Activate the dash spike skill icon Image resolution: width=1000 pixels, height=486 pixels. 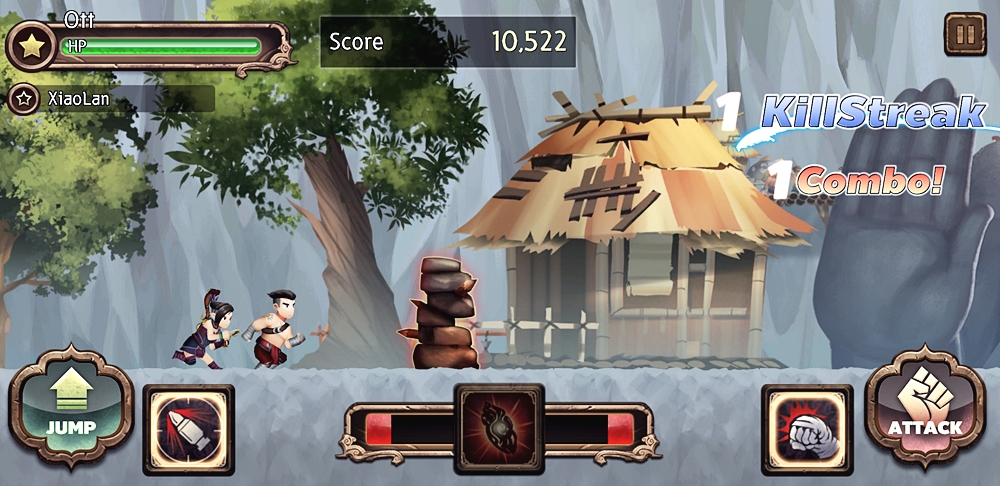coord(188,429)
